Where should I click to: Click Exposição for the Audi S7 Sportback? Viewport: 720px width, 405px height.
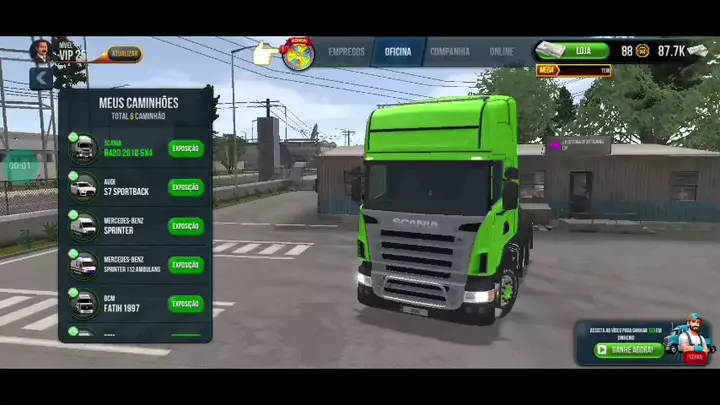pos(186,187)
